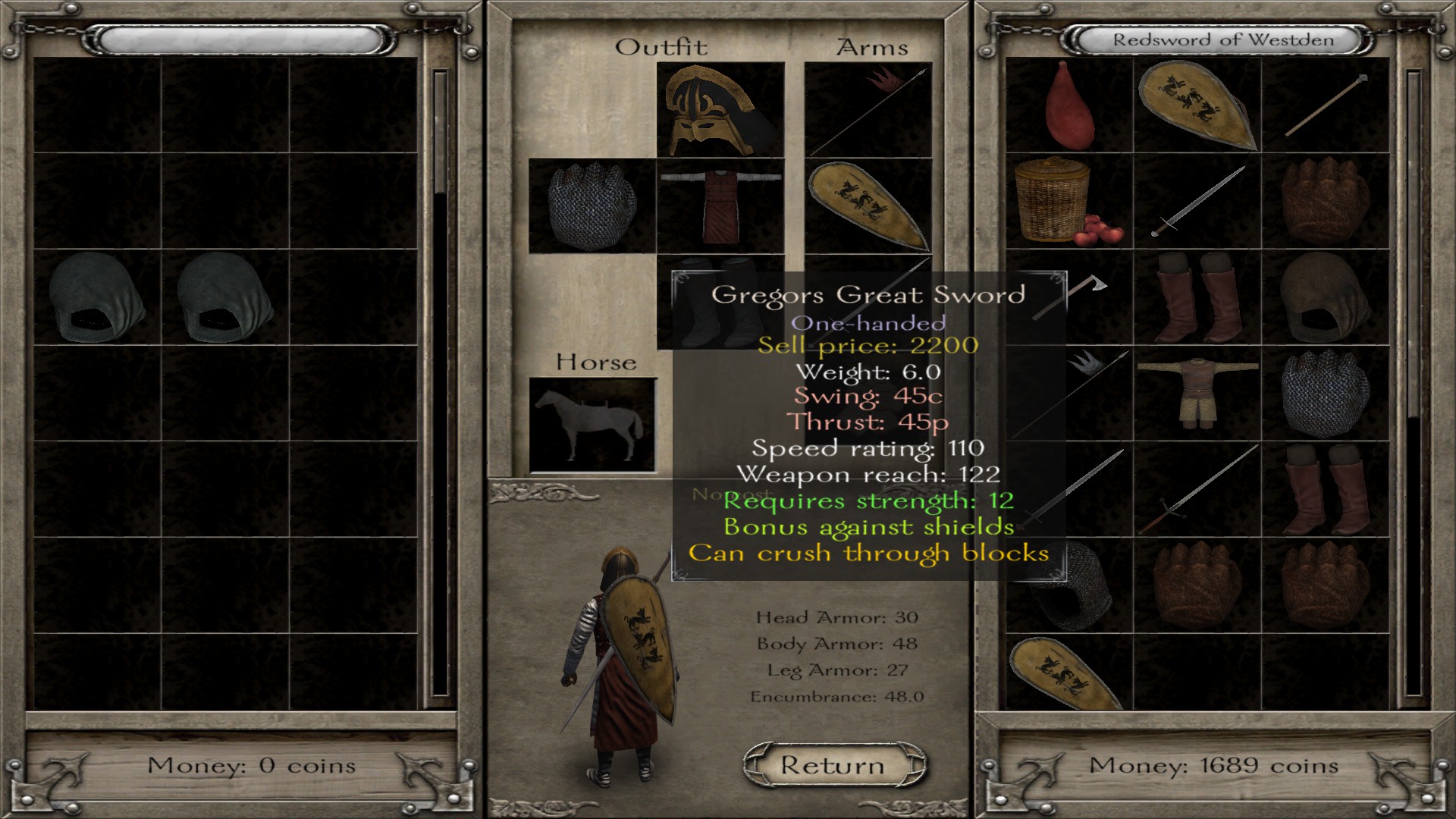The height and width of the screenshot is (819, 1456).
Task: Choose the equipped pennant lance under Arms
Action: pos(868,110)
